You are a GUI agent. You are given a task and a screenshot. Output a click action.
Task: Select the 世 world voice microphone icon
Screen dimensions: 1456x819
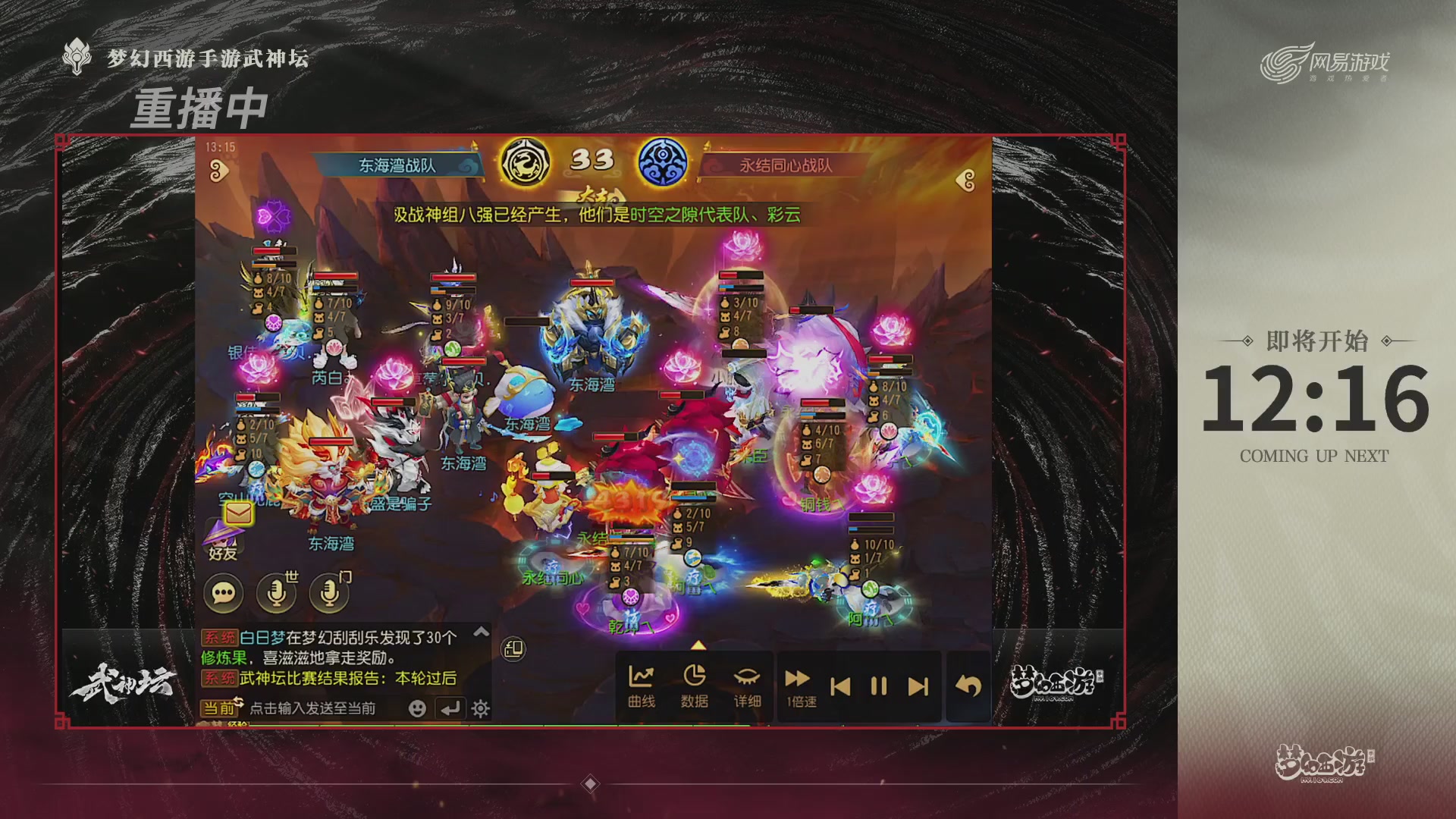tap(275, 593)
